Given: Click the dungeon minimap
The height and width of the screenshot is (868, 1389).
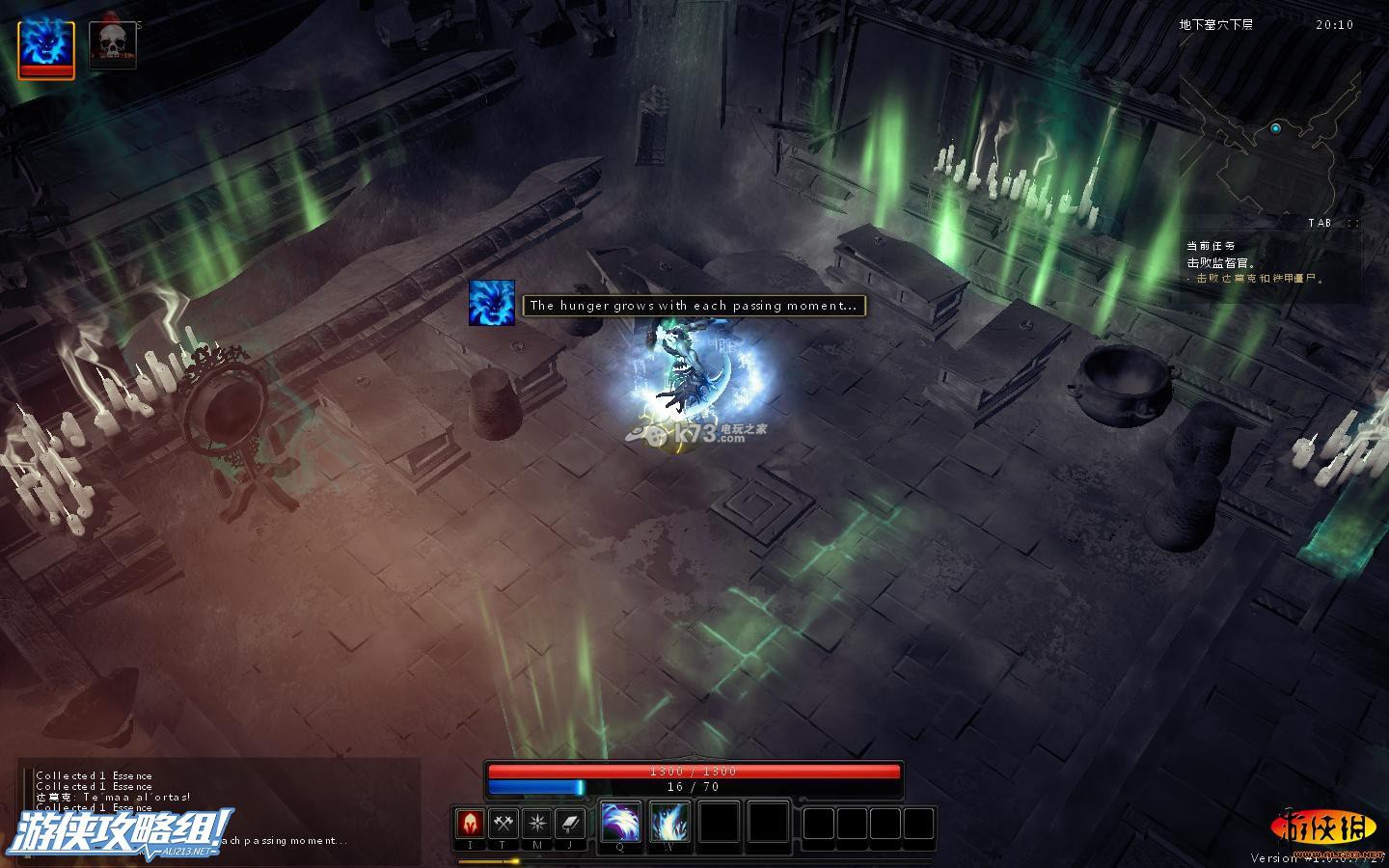Looking at the screenshot, I should click(x=1268, y=145).
